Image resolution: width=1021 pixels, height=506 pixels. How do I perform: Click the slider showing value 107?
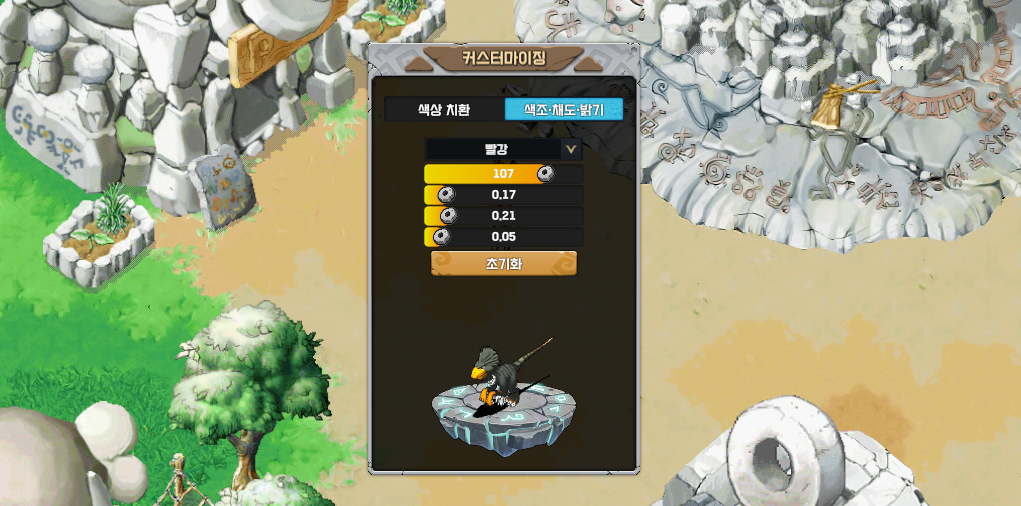click(x=503, y=174)
